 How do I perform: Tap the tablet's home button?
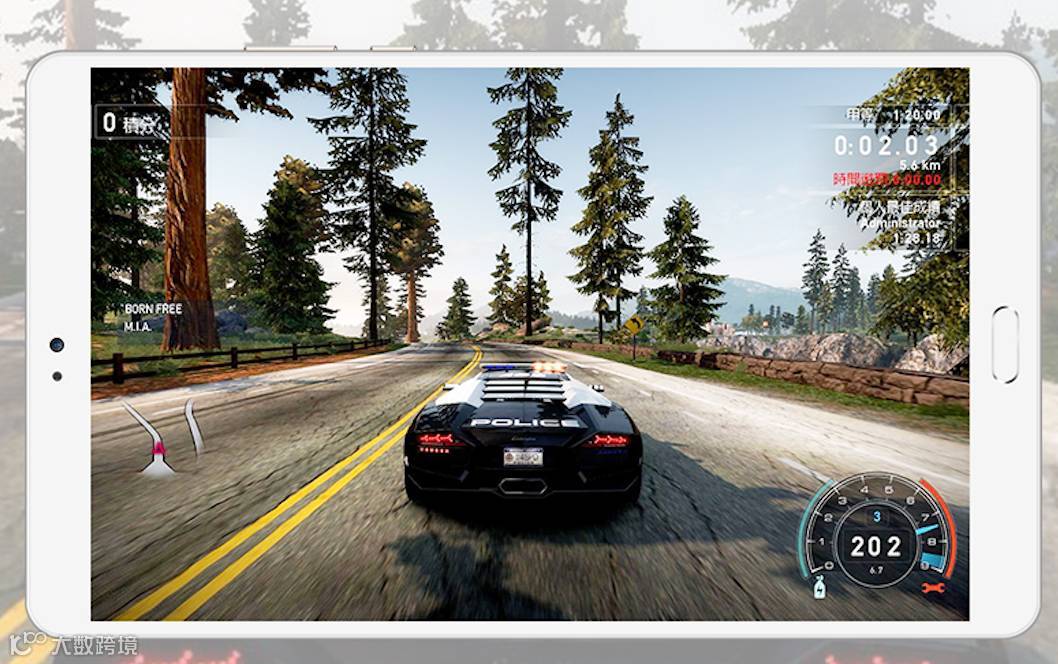1004,345
